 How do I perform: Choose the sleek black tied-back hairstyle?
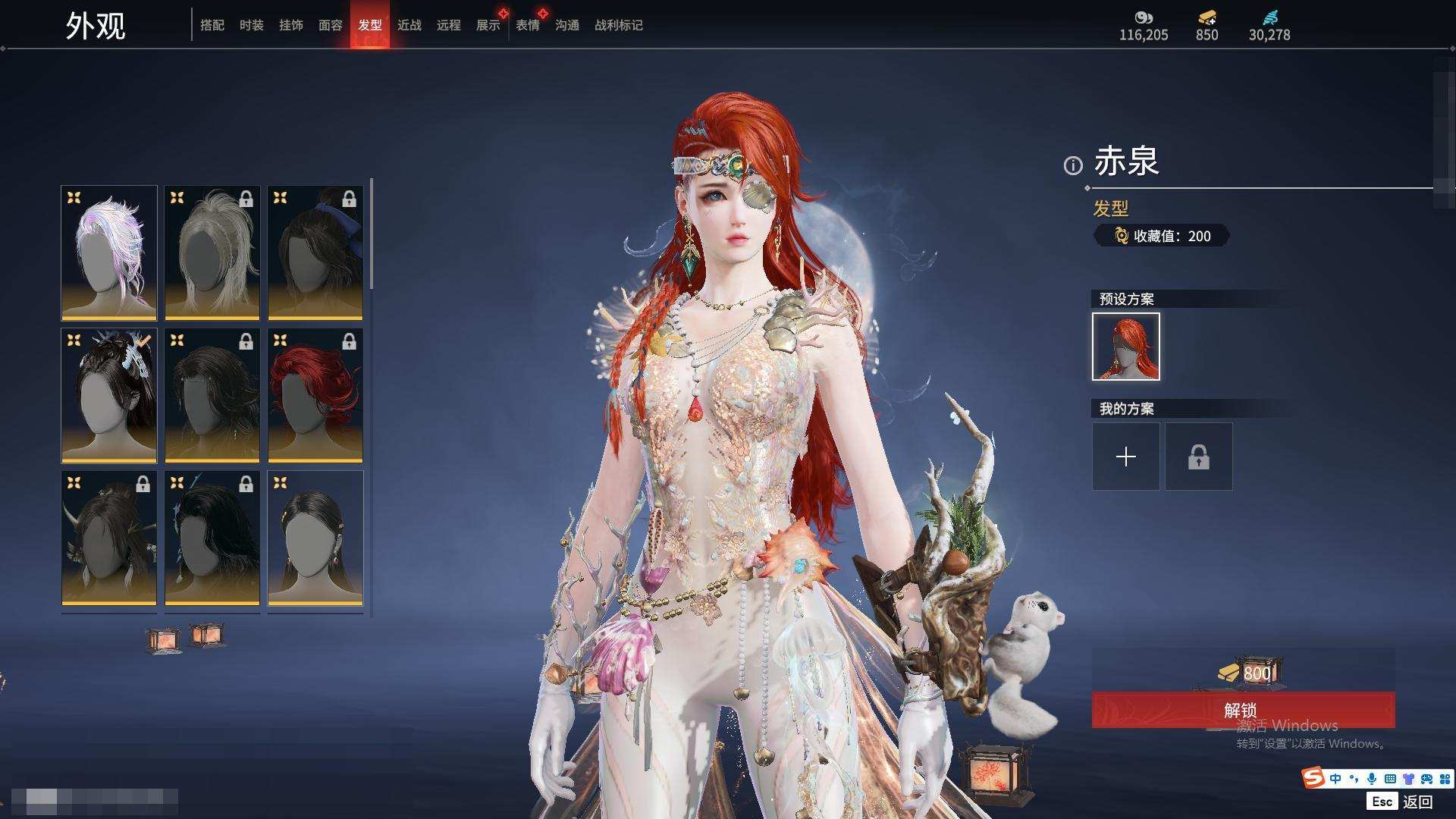[x=315, y=538]
